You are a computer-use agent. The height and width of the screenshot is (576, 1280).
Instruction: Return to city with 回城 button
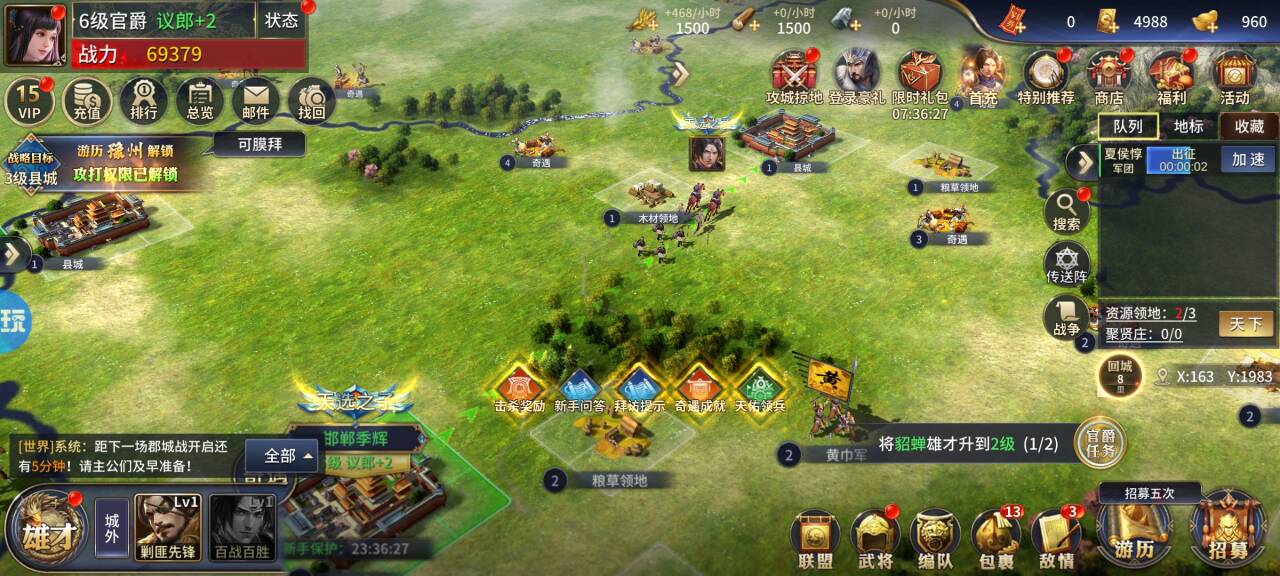pos(1120,378)
